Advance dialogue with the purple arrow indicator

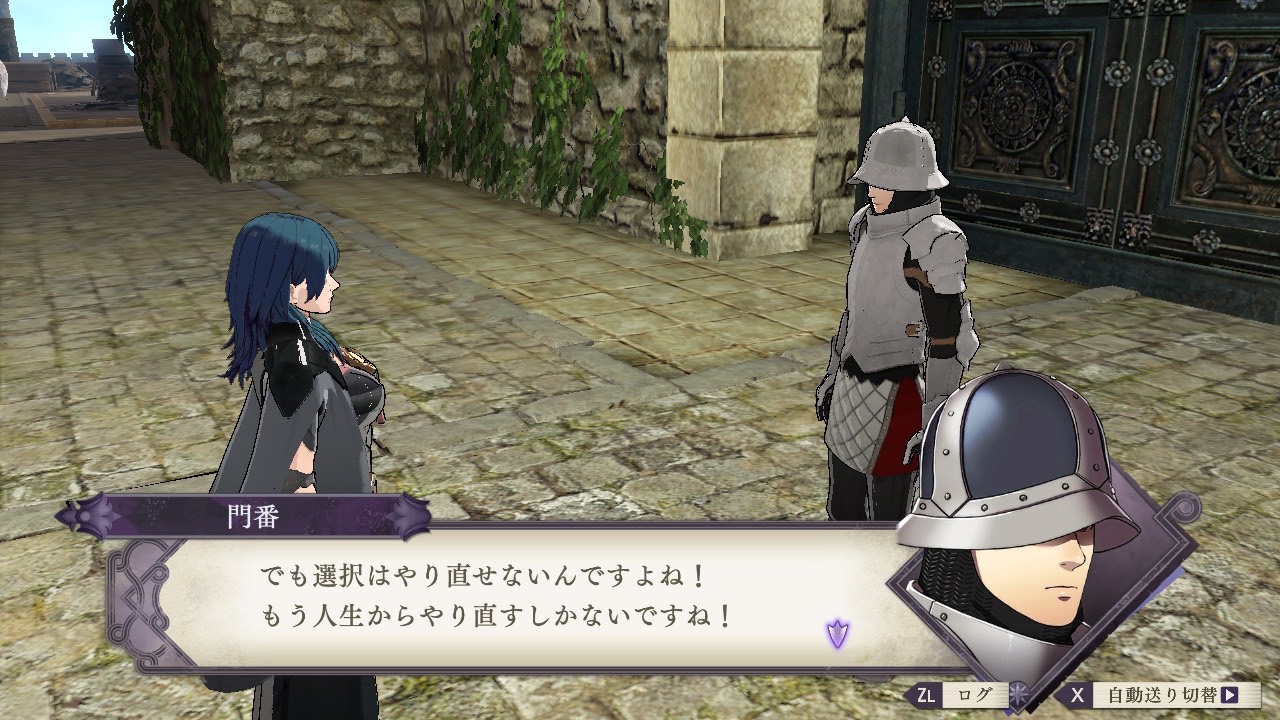click(x=837, y=632)
